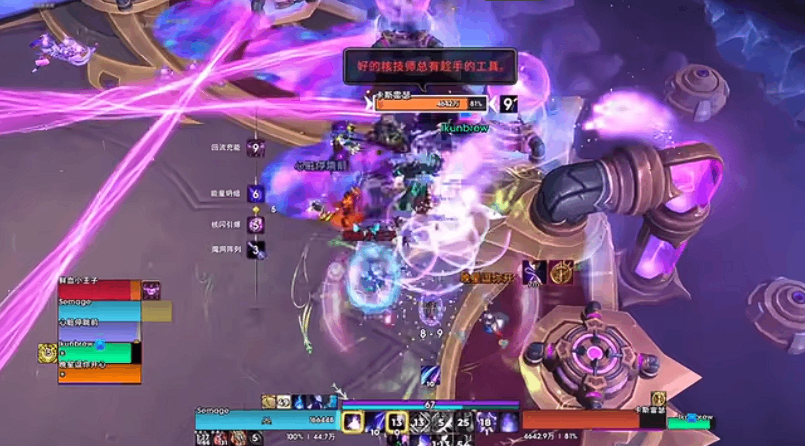
Task: Activate the action bar ability showing 25
Action: (x=464, y=423)
